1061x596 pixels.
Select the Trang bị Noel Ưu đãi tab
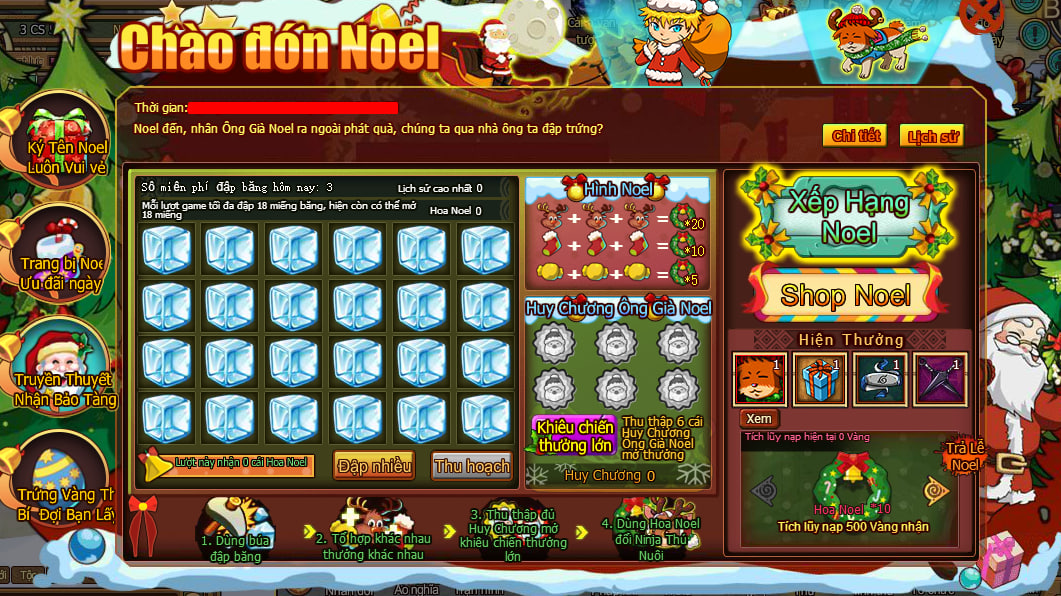click(62, 260)
